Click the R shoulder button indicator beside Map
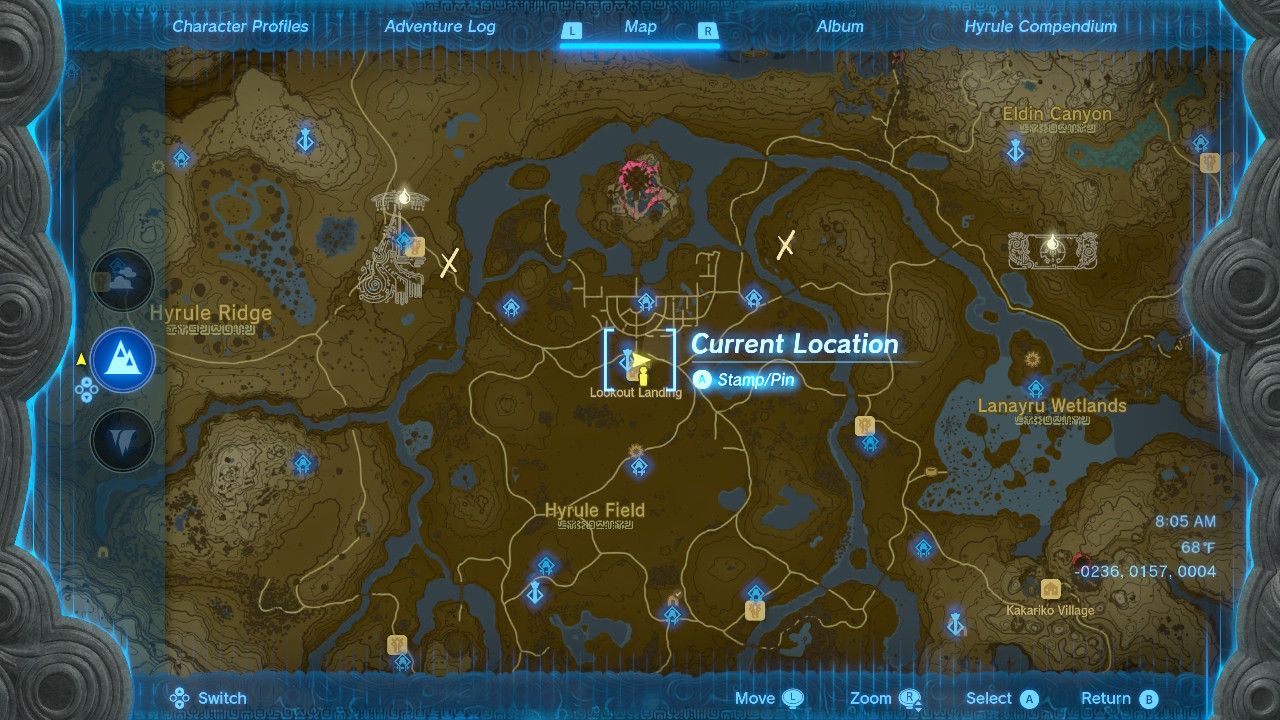This screenshot has height=720, width=1280. click(x=708, y=31)
